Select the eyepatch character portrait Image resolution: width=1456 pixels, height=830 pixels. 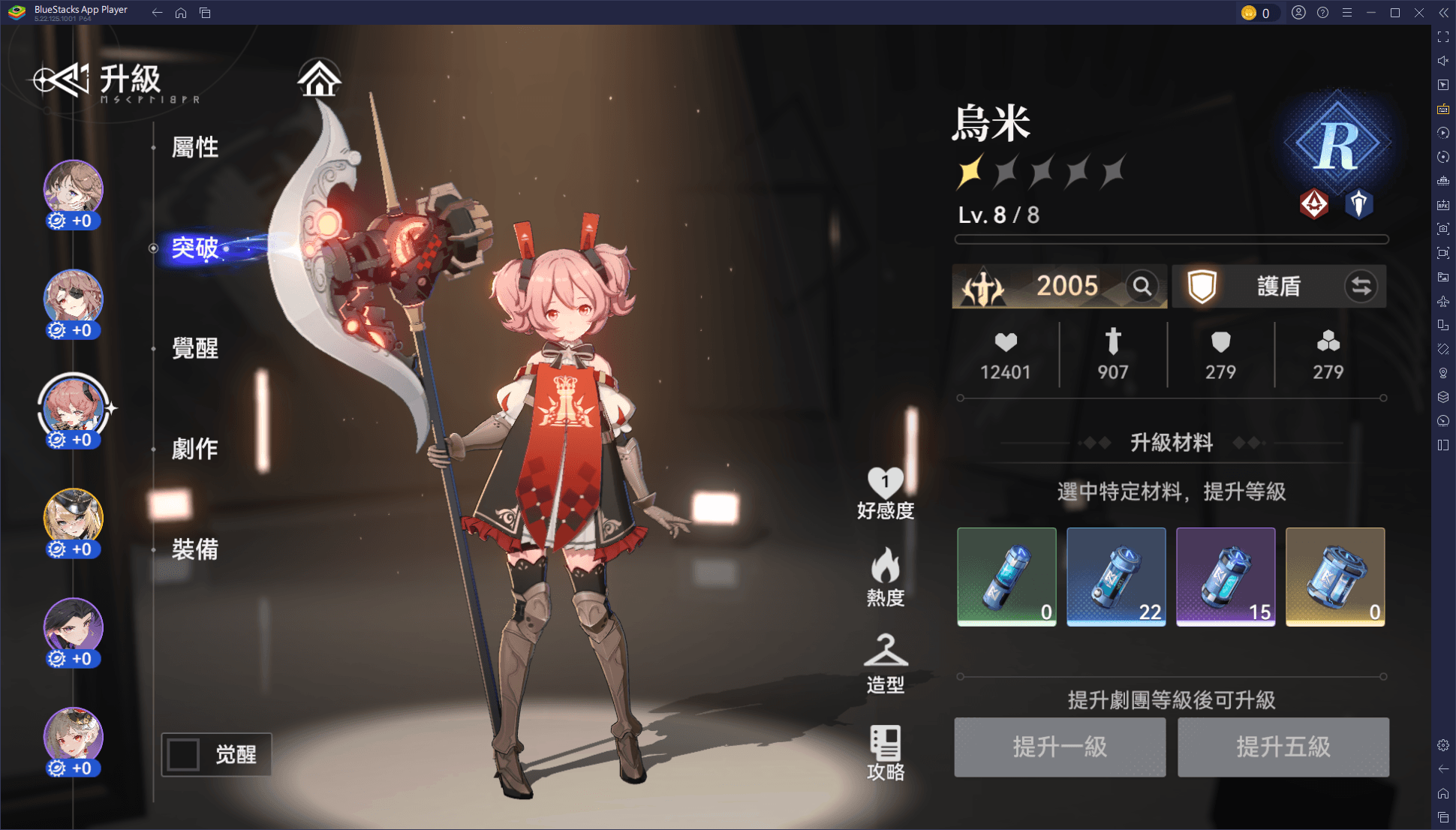(x=73, y=299)
